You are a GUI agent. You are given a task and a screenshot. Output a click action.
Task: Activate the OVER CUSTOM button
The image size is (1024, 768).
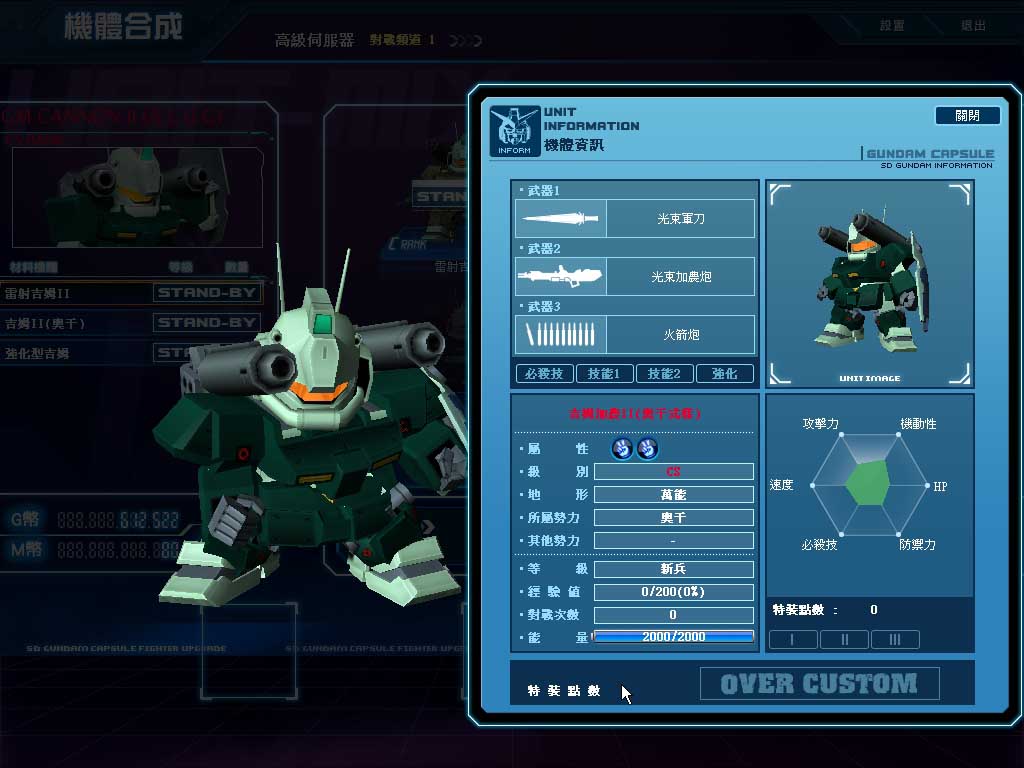[819, 684]
